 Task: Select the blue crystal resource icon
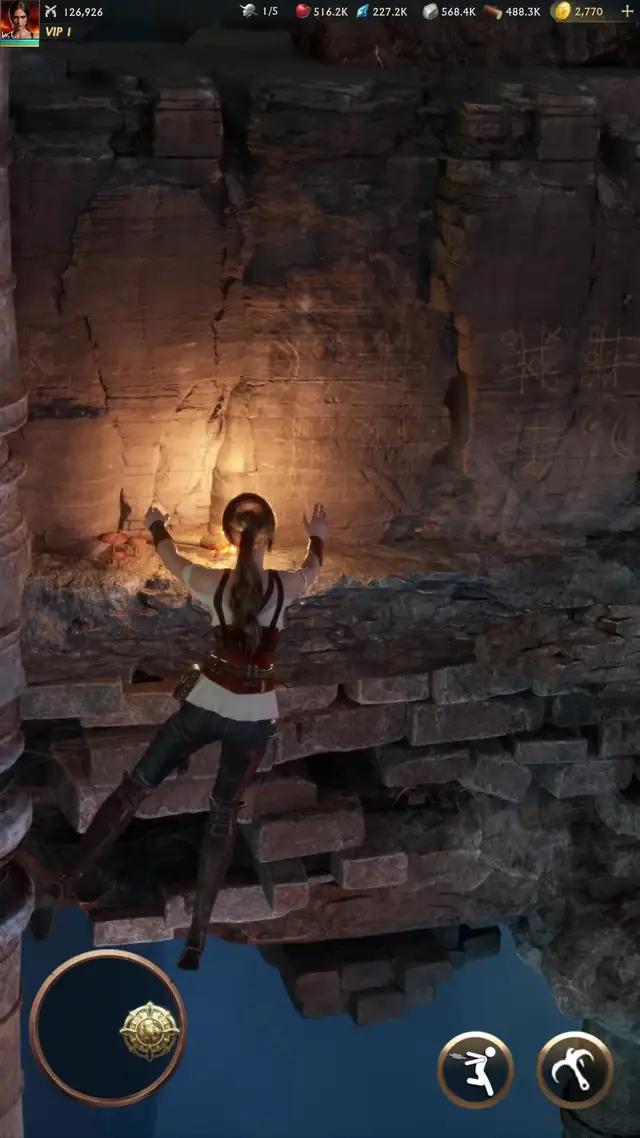(362, 11)
